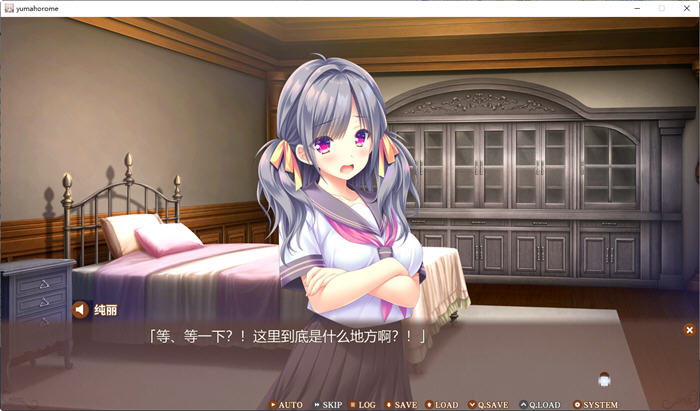The height and width of the screenshot is (411, 700).
Task: Minimize the game window
Action: pos(636,8)
